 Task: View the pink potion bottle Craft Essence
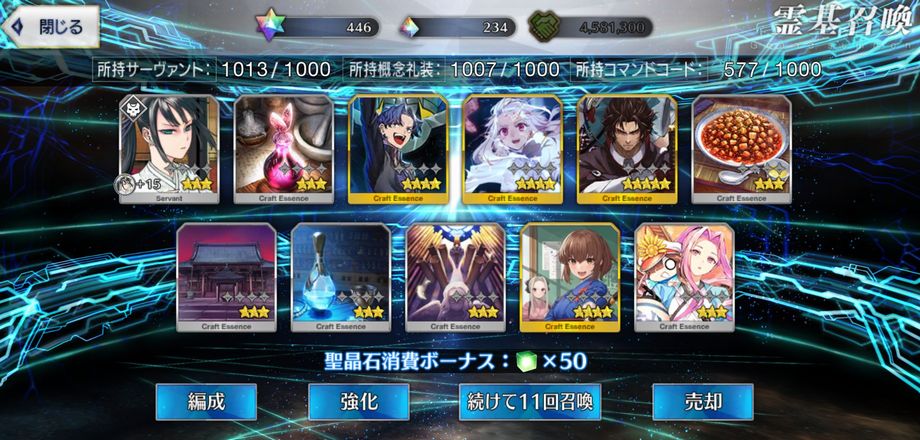point(283,148)
